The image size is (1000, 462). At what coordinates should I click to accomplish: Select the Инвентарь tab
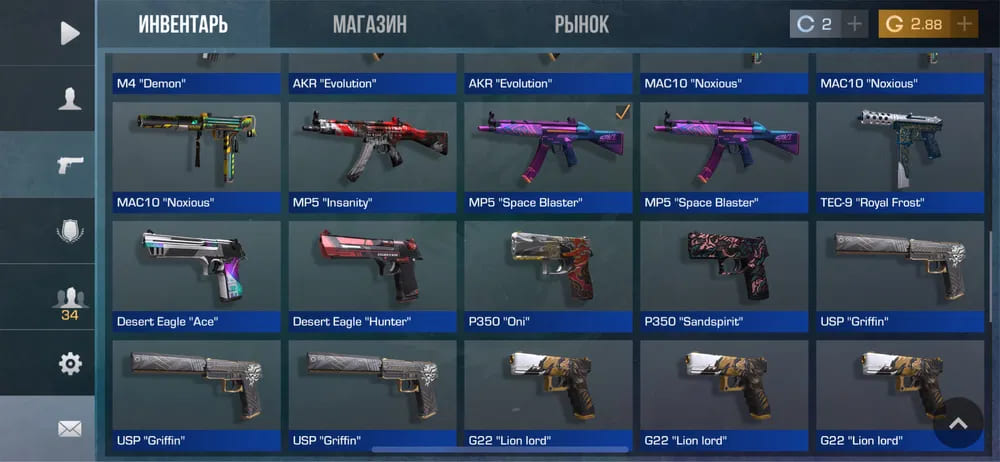coord(183,24)
